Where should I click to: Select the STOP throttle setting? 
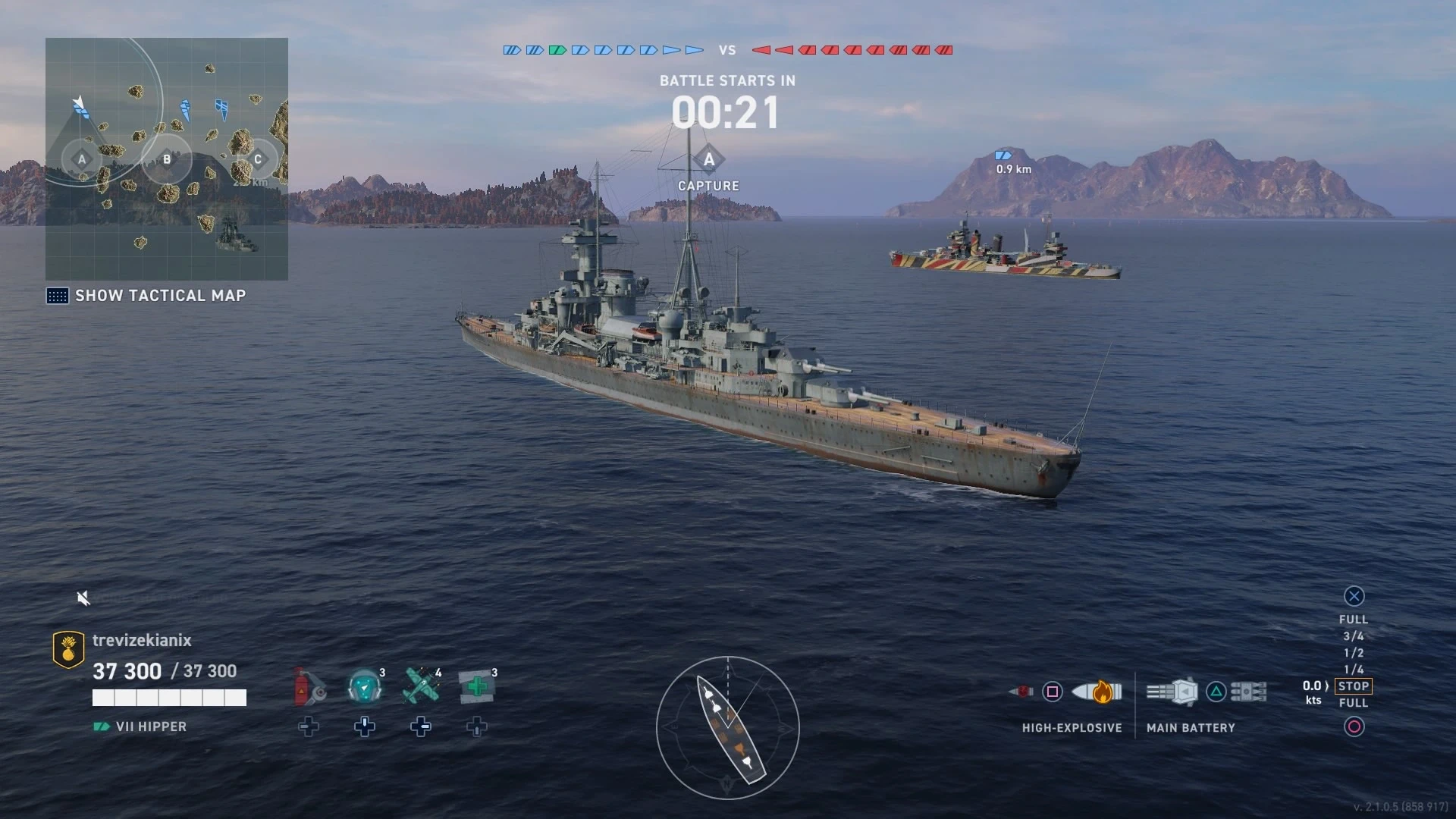pyautogui.click(x=1354, y=686)
